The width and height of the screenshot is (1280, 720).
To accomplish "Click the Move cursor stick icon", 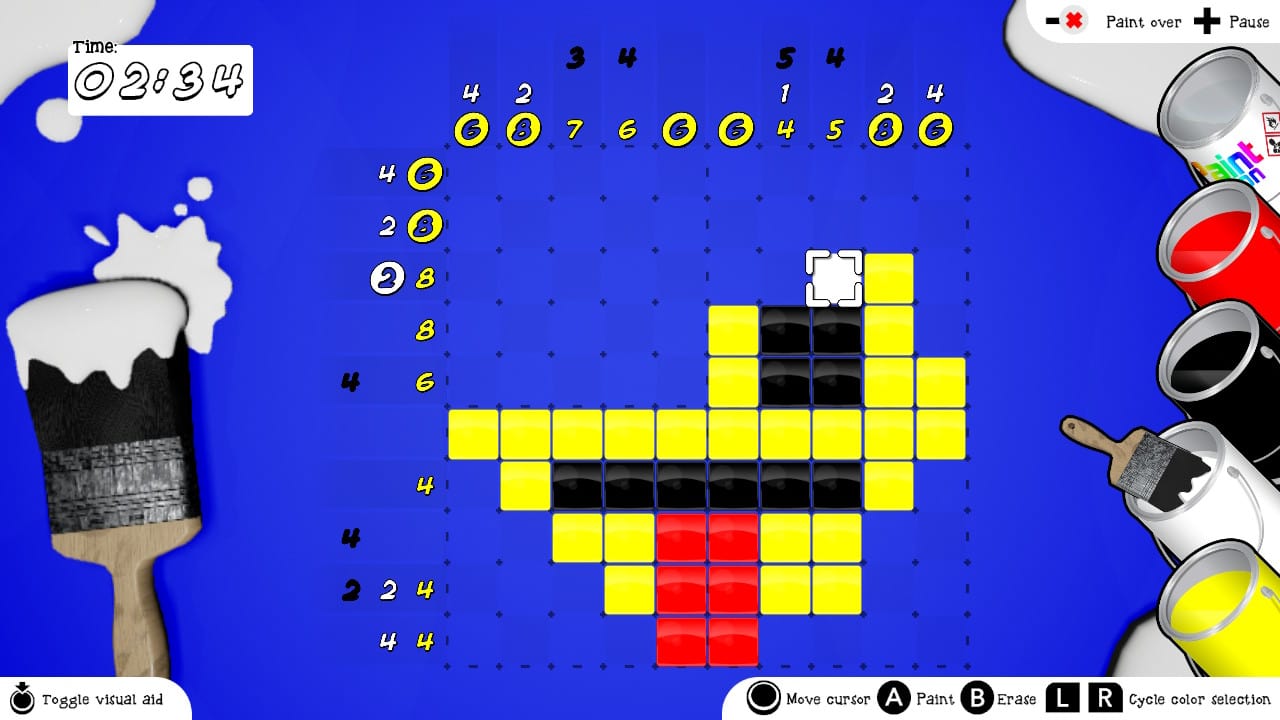I will (x=764, y=699).
